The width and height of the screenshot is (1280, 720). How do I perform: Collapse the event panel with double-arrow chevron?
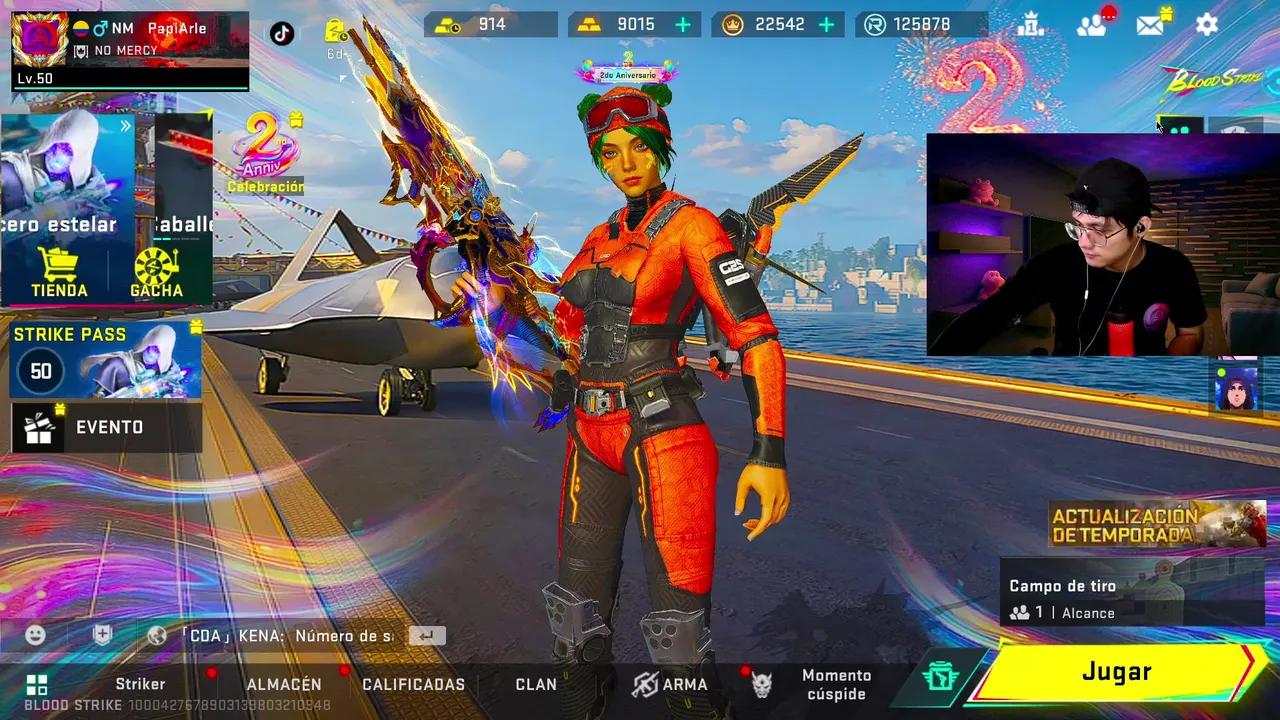point(124,125)
